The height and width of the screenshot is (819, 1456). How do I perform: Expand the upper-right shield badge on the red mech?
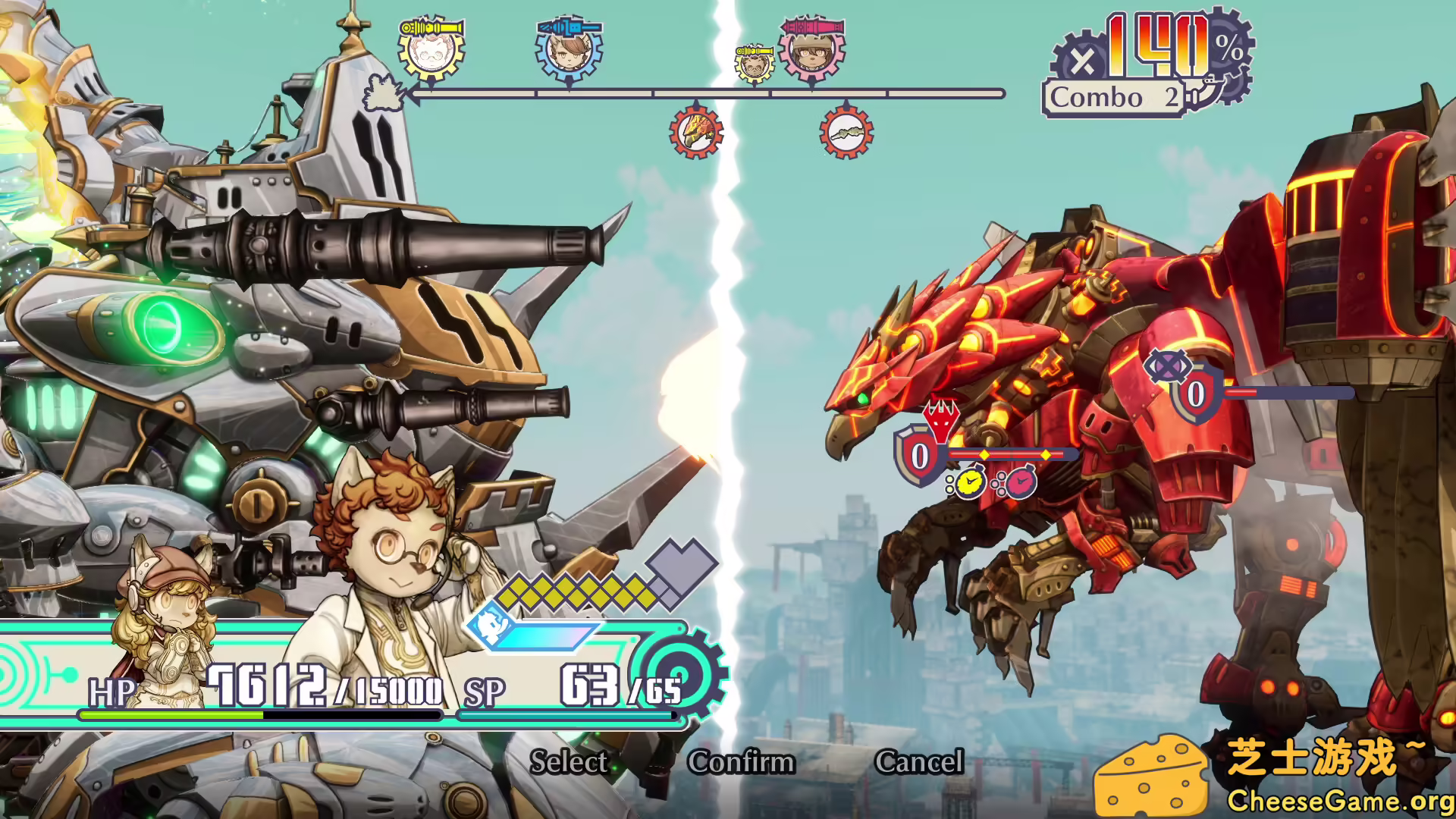[x=1193, y=393]
